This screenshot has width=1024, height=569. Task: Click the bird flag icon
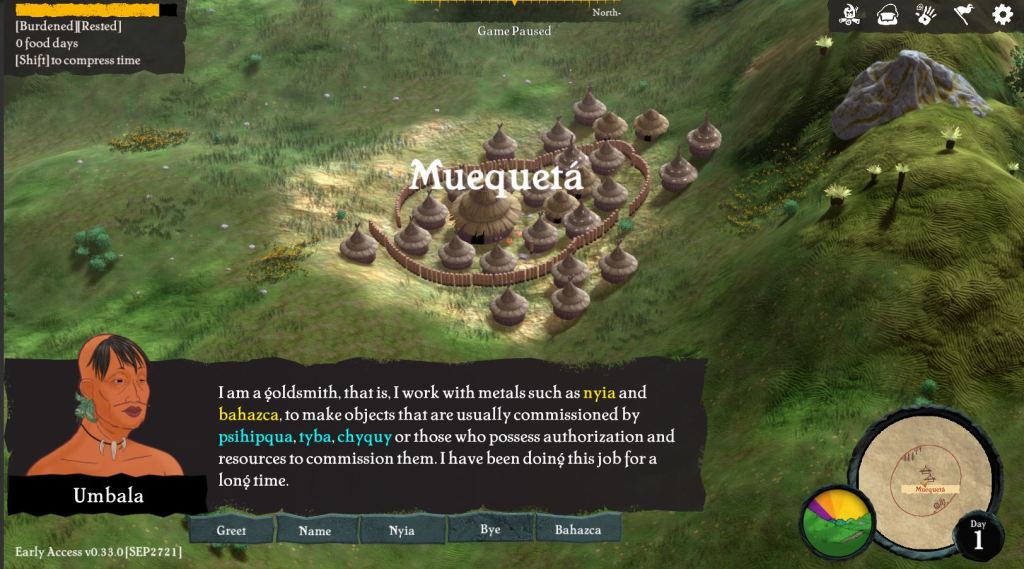click(x=963, y=15)
